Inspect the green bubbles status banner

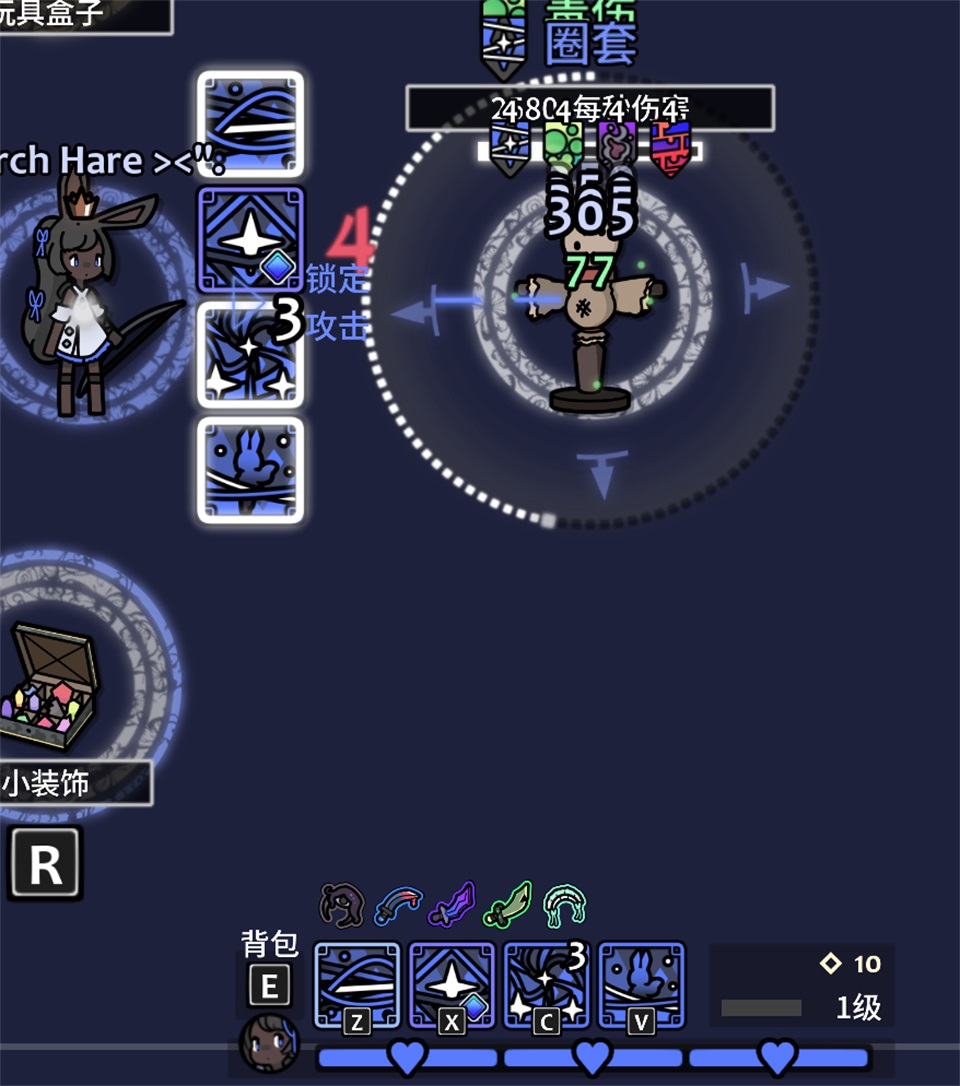tap(563, 147)
